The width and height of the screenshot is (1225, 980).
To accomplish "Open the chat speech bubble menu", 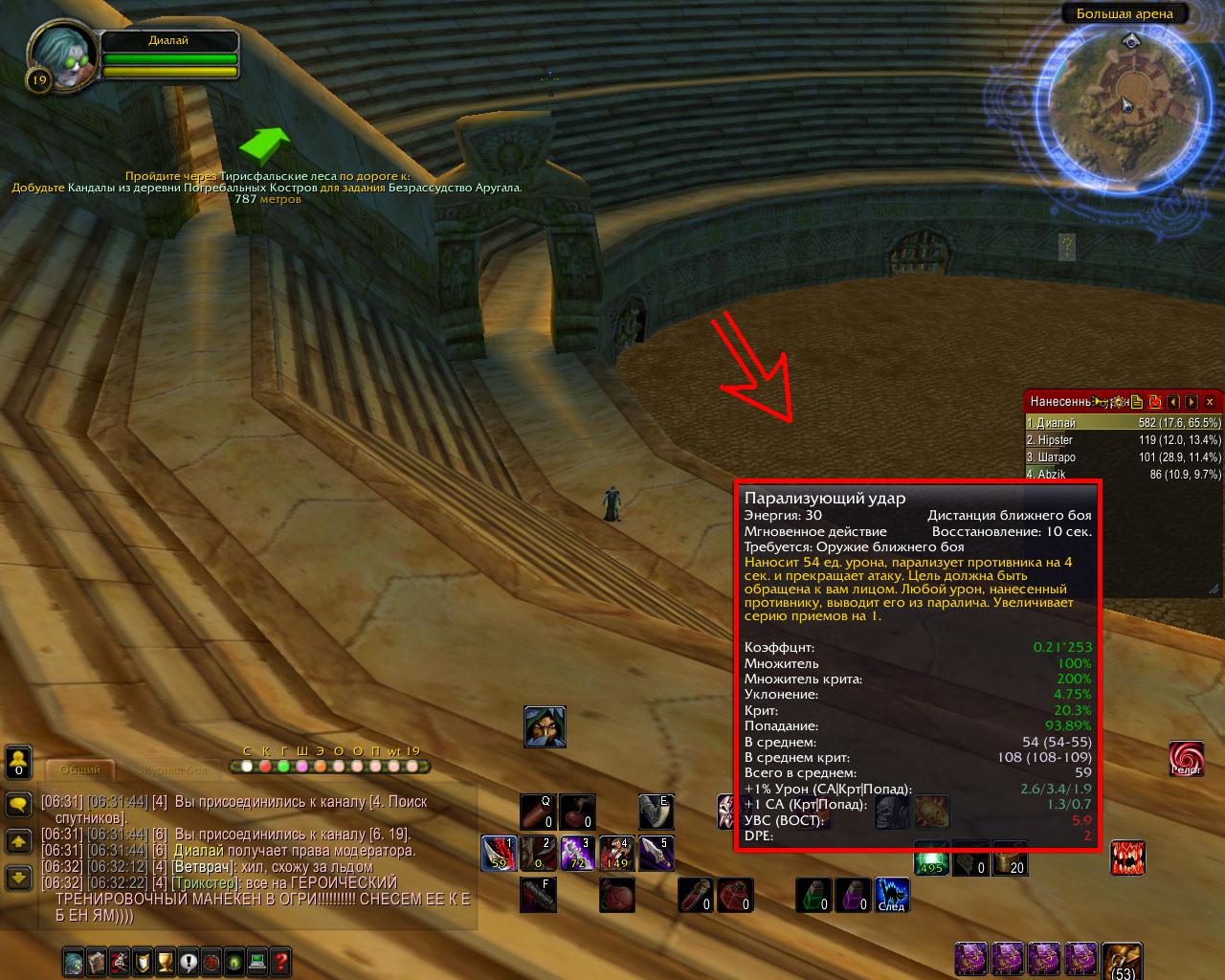I will [18, 804].
